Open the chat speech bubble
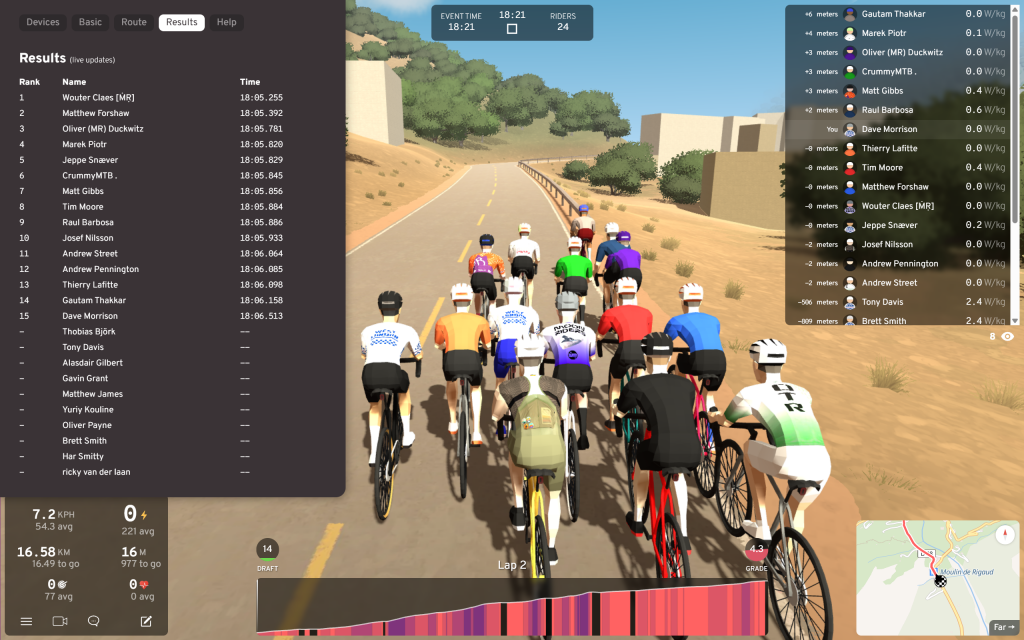 [94, 621]
